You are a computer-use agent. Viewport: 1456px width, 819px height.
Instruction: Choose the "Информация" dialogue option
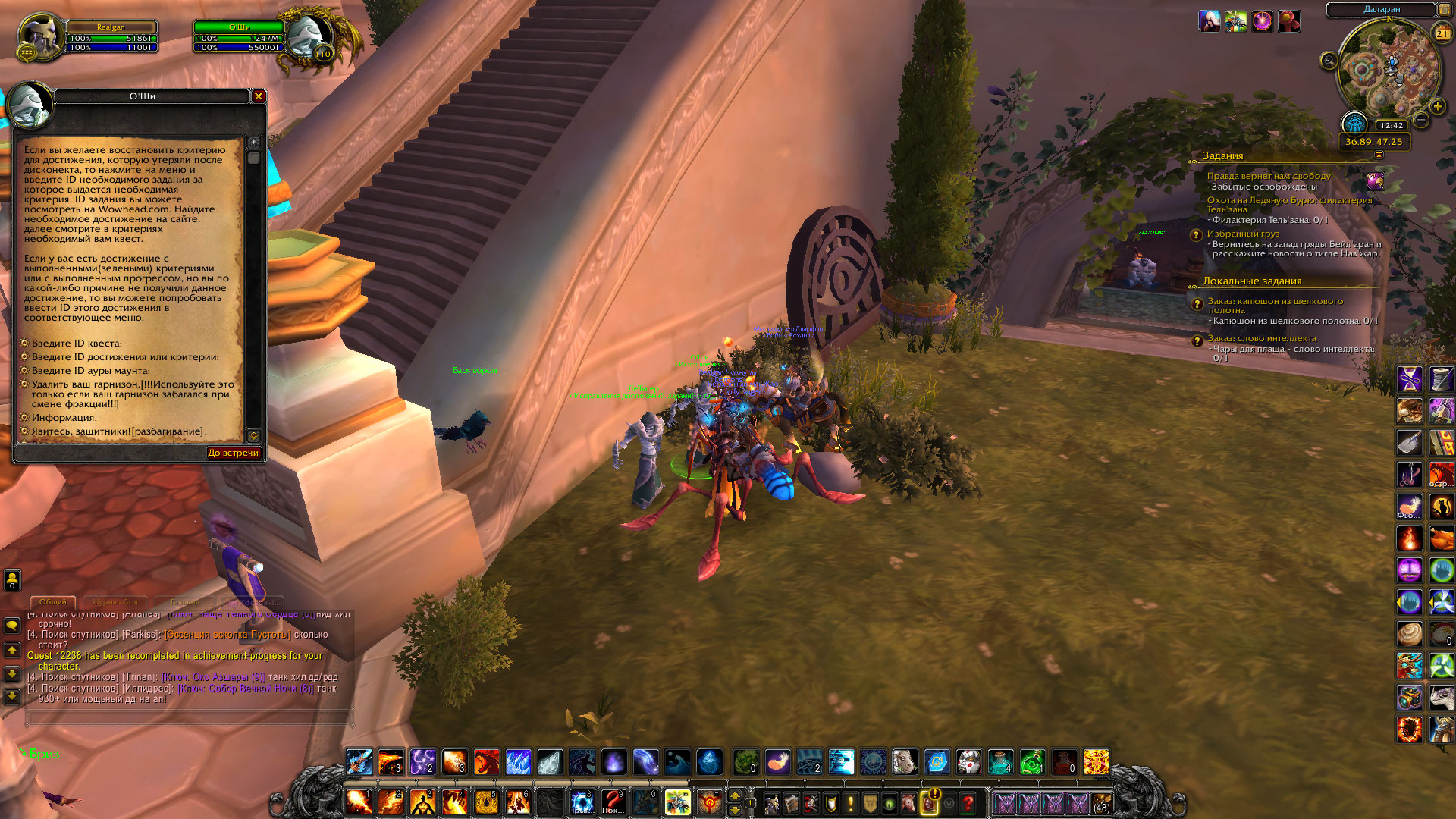tap(64, 418)
